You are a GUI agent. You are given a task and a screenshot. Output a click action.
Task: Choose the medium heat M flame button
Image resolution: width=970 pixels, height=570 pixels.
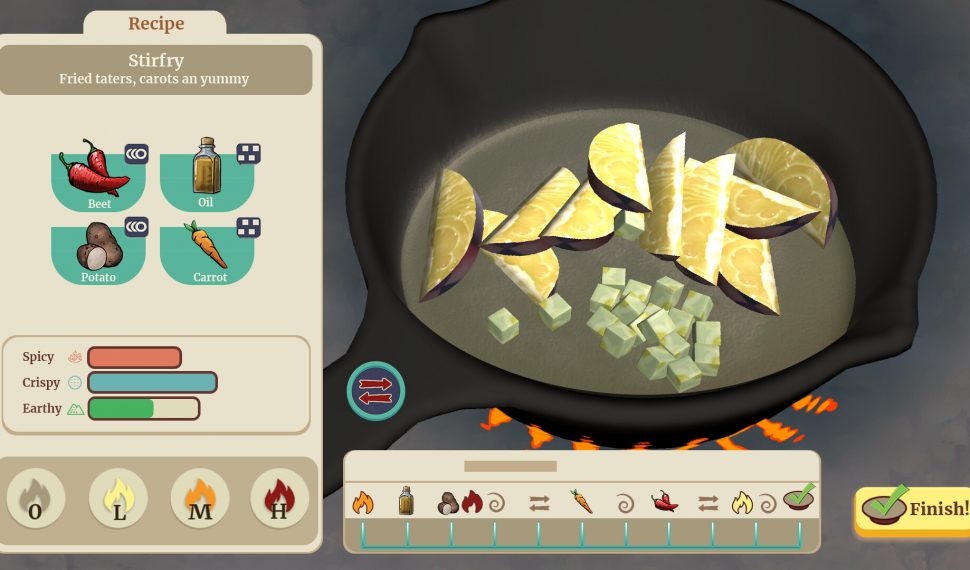(x=200, y=499)
